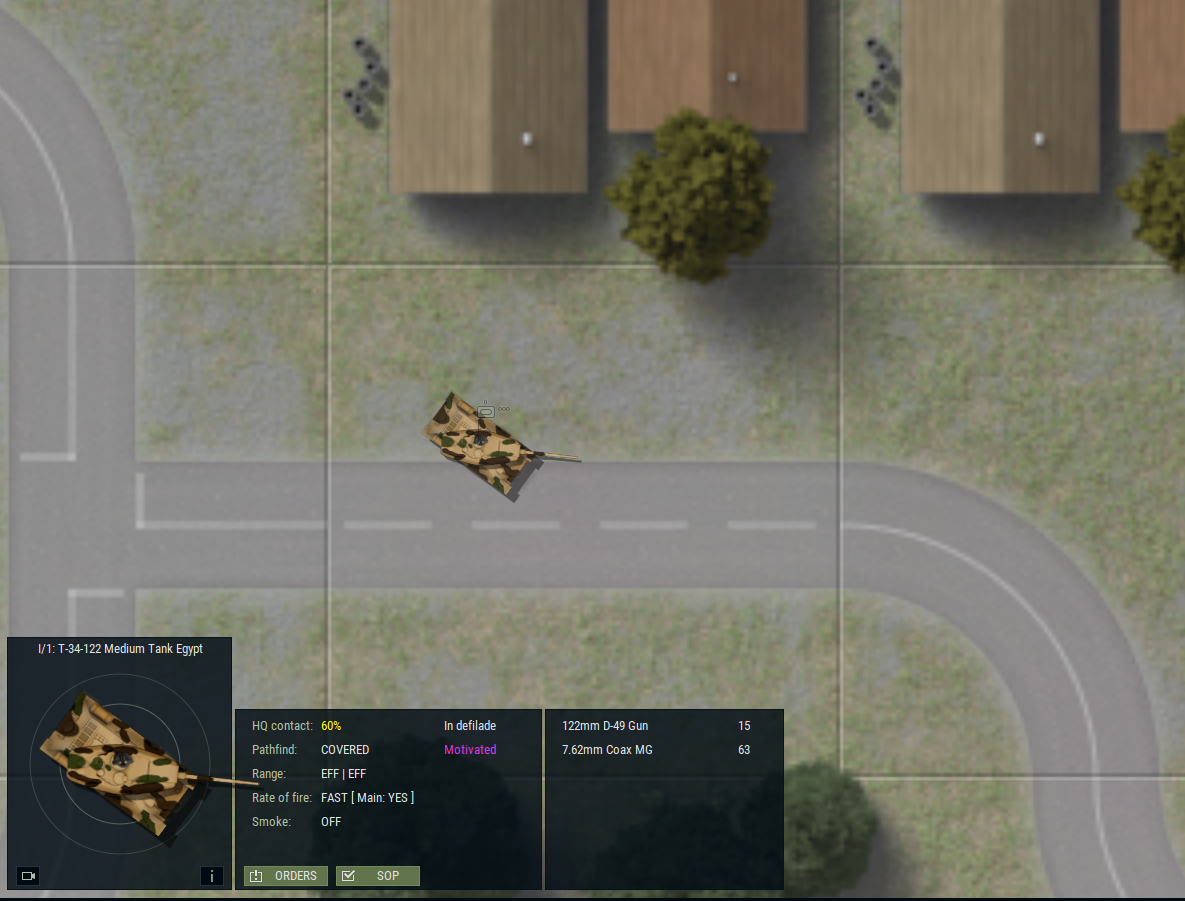Select the T-34-122 tank unit on the map

point(487,447)
